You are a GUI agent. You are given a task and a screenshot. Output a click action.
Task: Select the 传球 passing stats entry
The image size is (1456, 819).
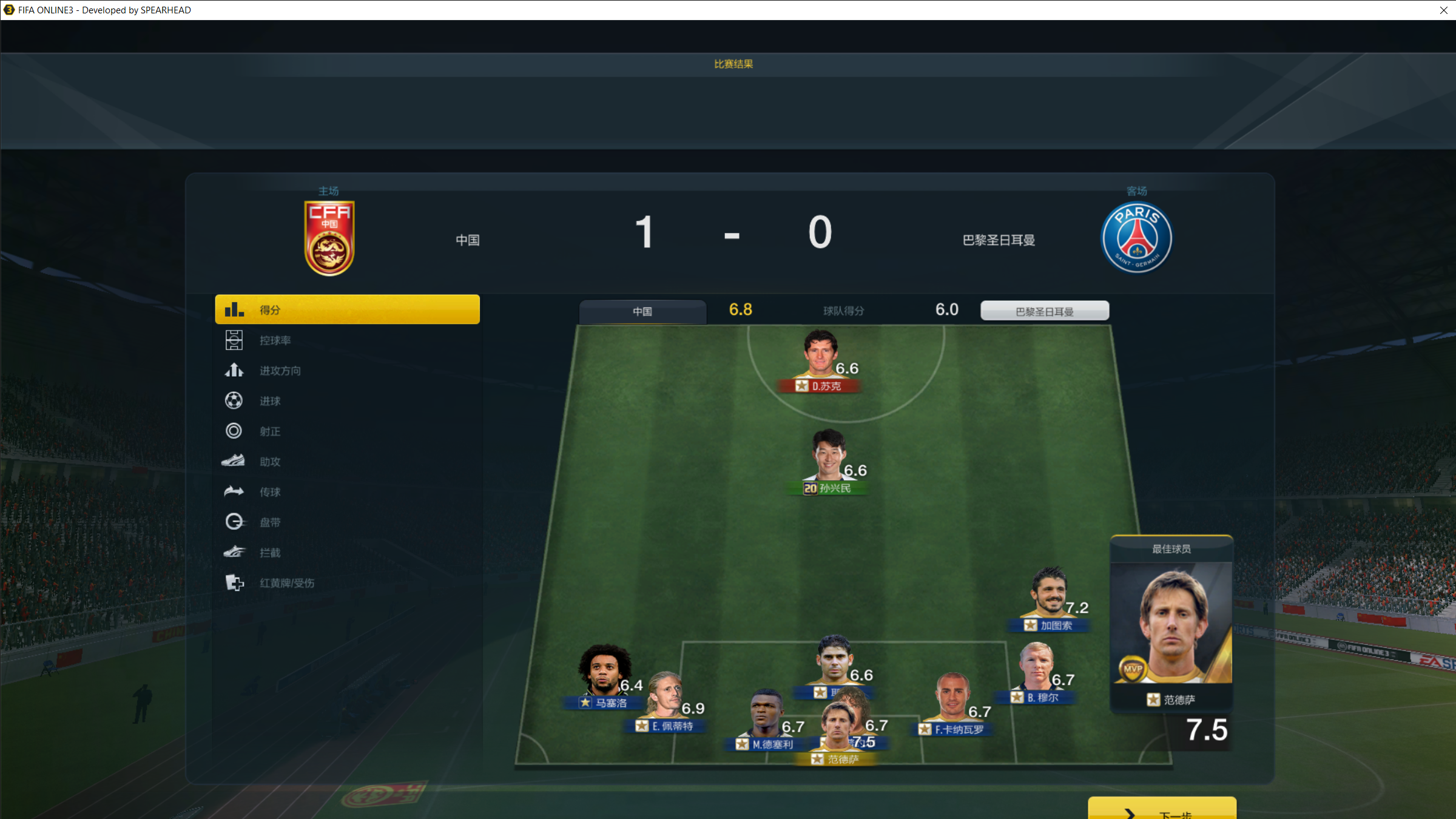(x=270, y=492)
